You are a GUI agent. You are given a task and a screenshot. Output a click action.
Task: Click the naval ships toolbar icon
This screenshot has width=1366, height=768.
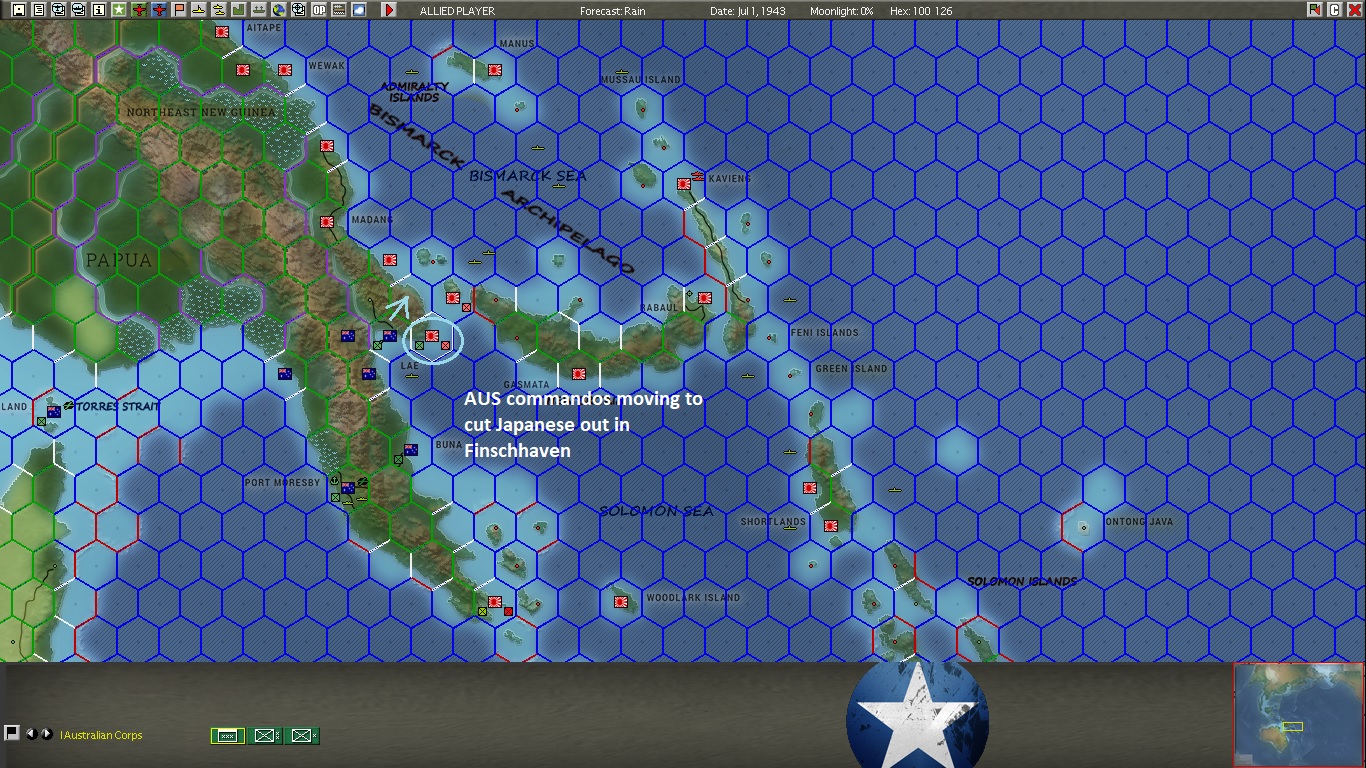218,10
